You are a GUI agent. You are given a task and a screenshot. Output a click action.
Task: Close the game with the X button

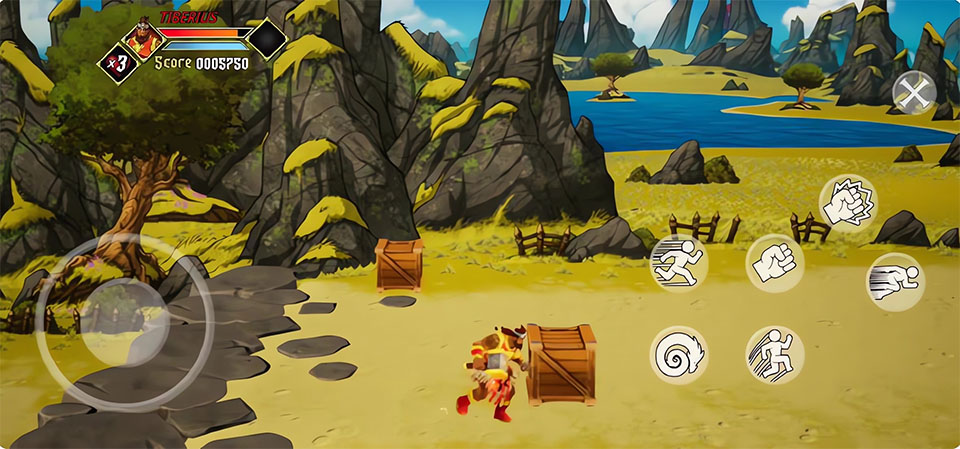(913, 95)
